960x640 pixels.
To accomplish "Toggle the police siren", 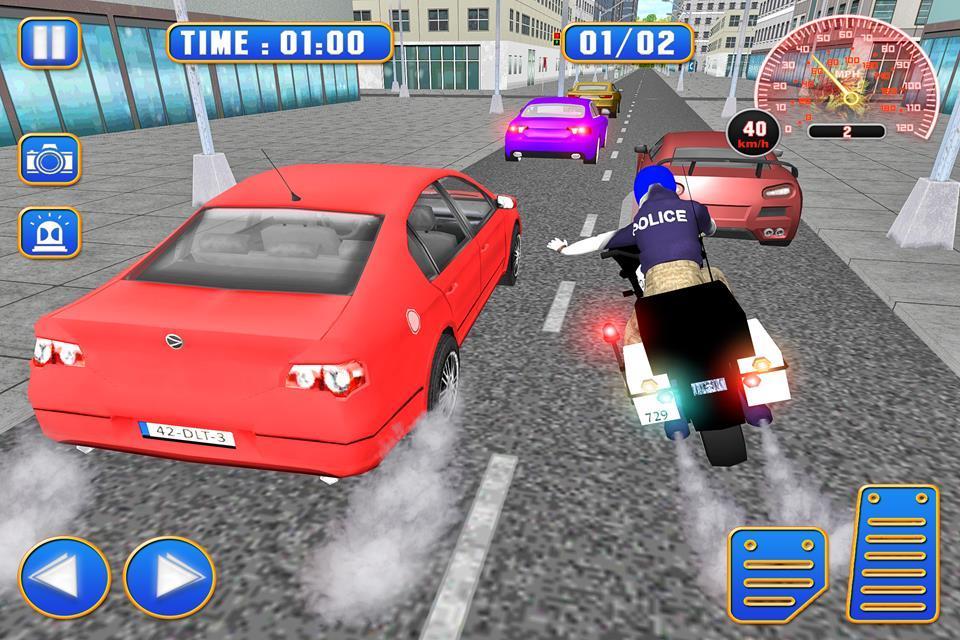I will [x=49, y=233].
